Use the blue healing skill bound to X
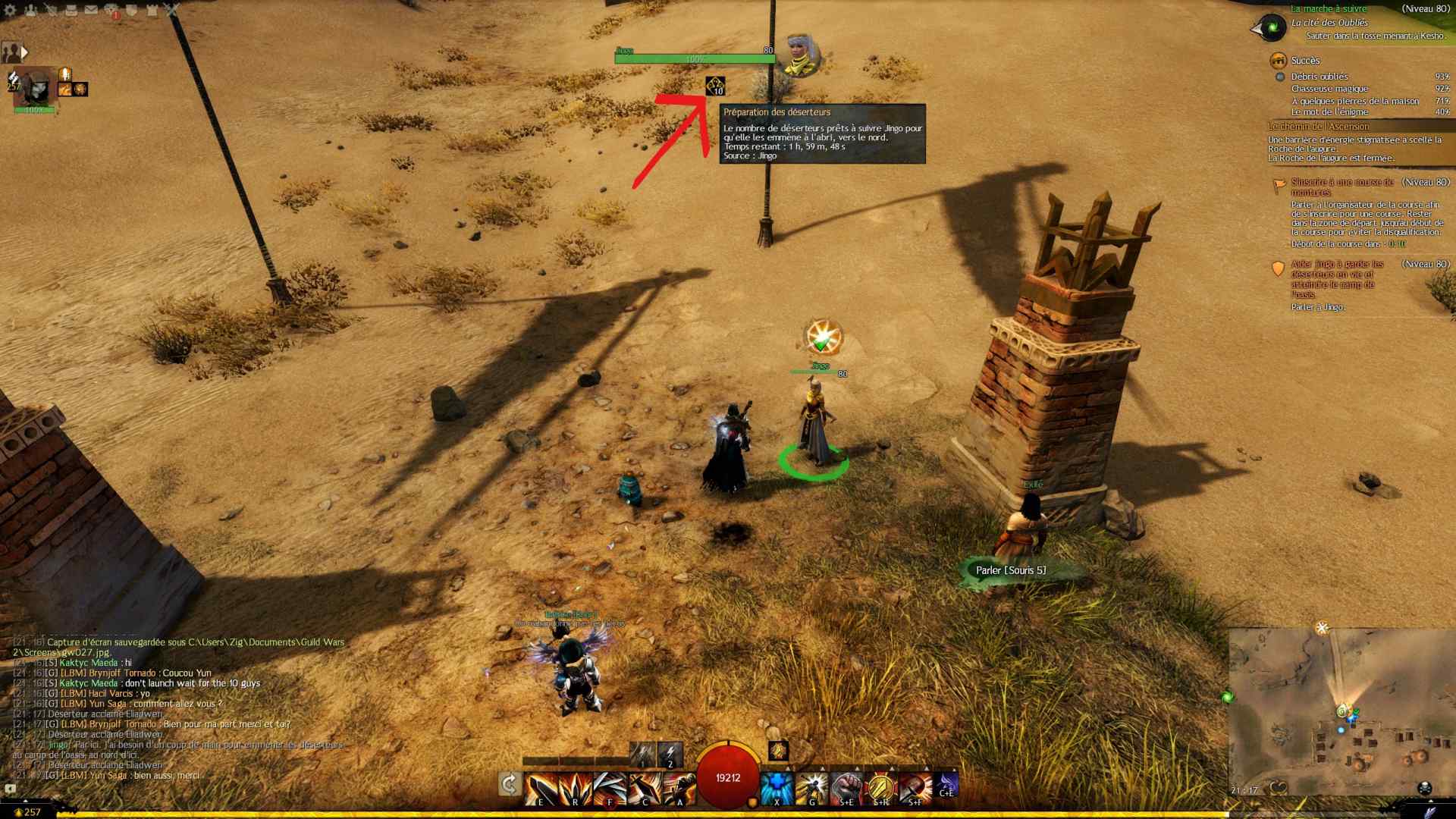Screen dimensions: 1456x819 (776, 789)
